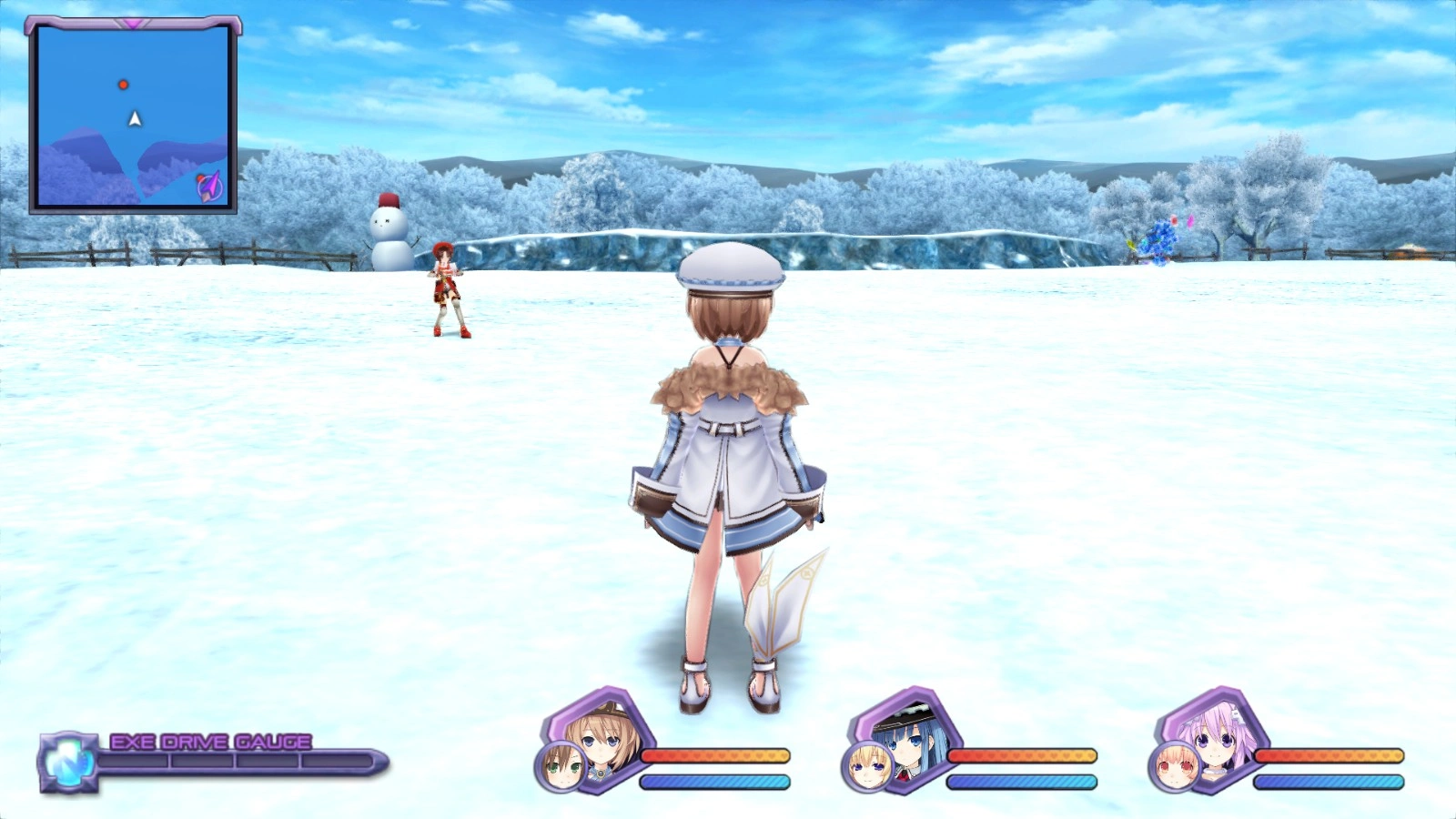Click the minimap in the corner
The image size is (1456, 819).
[x=133, y=117]
